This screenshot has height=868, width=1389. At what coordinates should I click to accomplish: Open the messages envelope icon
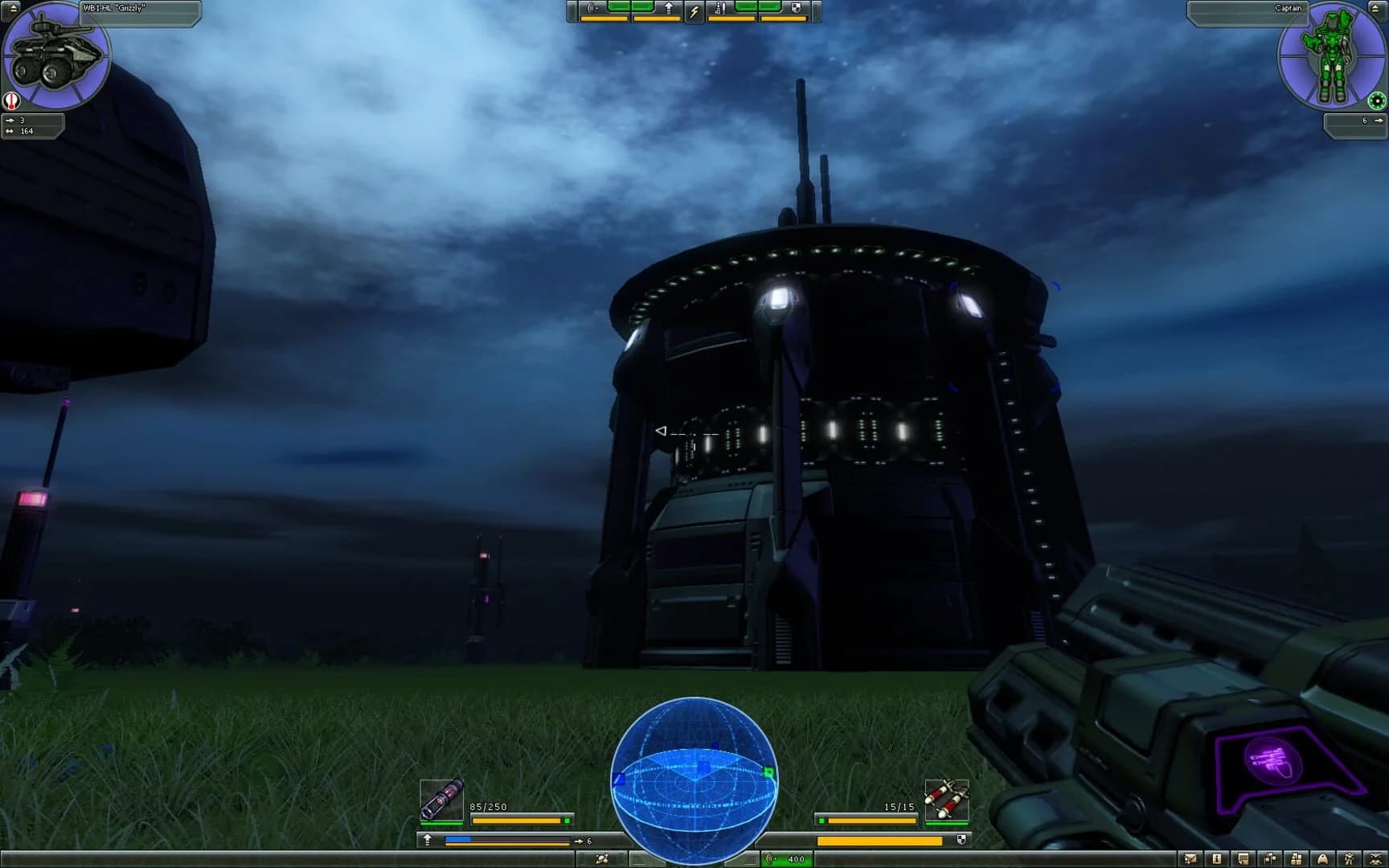pyautogui.click(x=1190, y=859)
